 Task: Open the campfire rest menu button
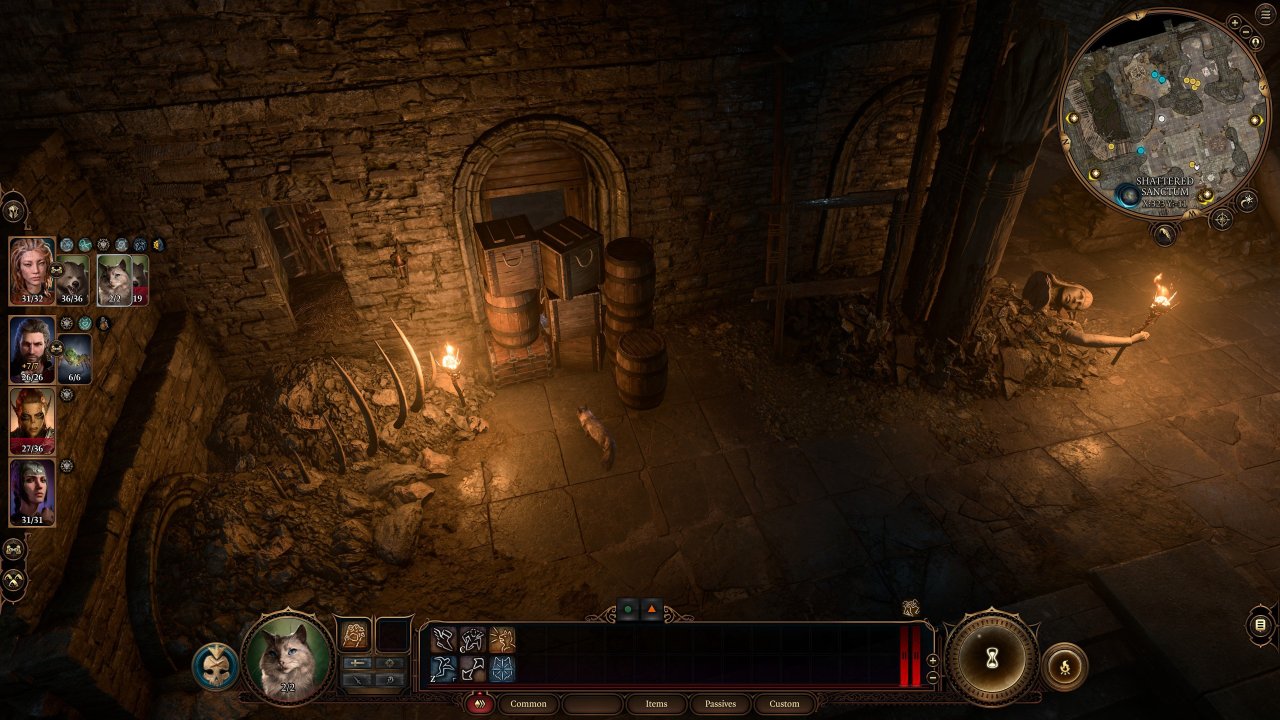(1064, 666)
